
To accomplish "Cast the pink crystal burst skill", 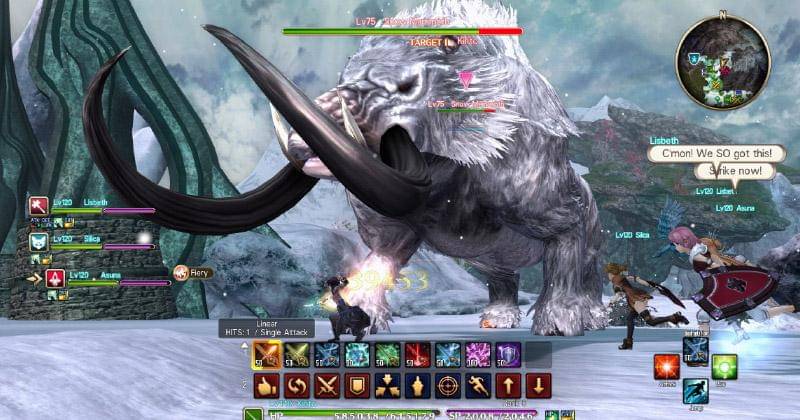I will click(x=478, y=355).
